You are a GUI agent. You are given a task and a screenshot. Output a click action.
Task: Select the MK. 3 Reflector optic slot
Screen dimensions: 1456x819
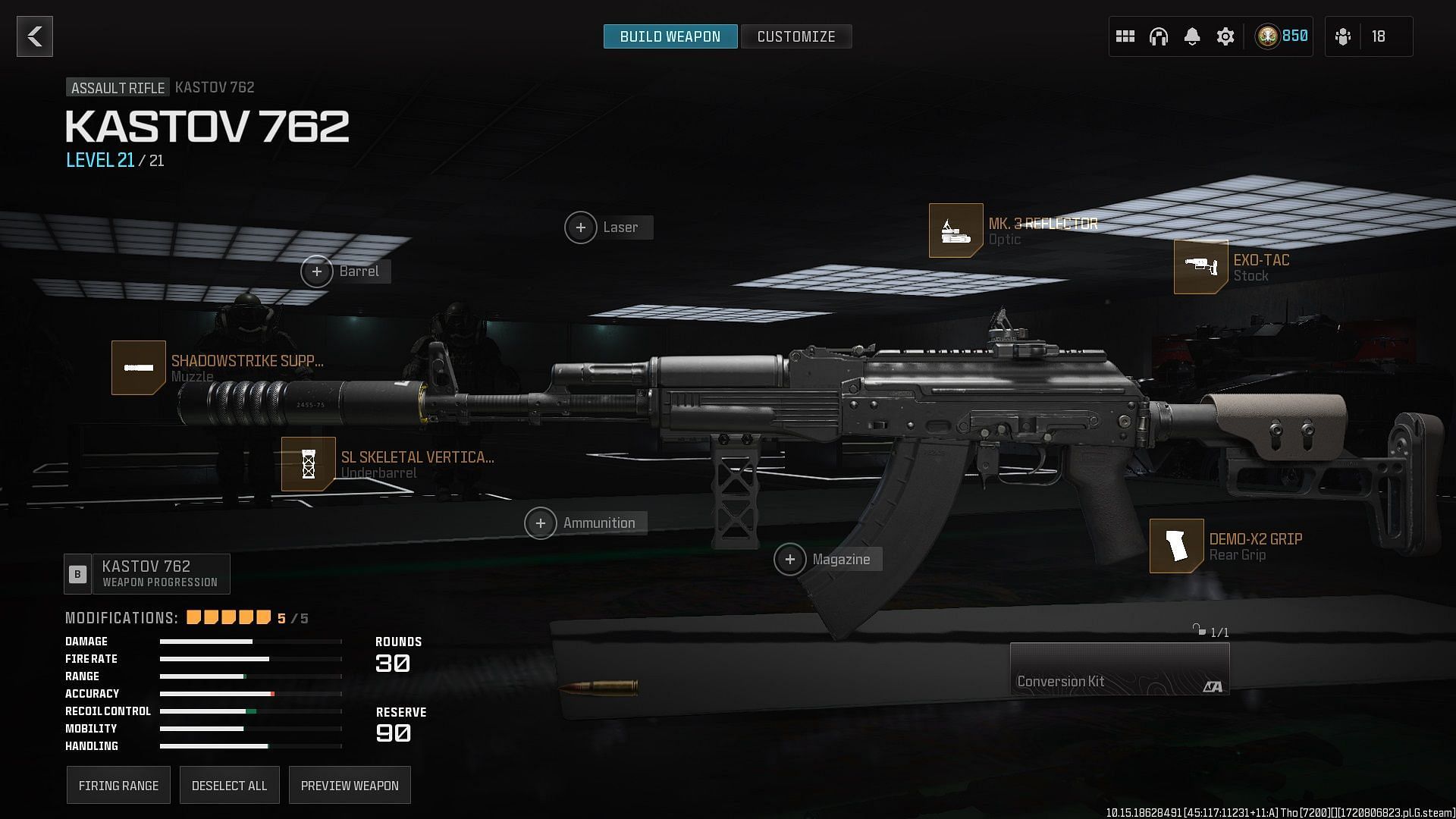tap(955, 231)
